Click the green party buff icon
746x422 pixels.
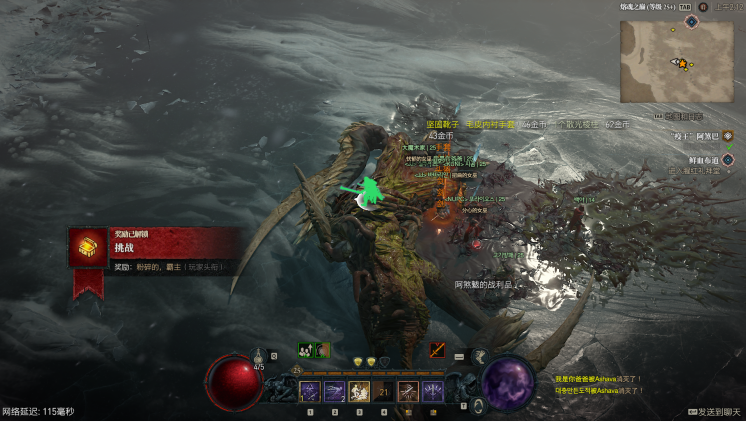305,350
